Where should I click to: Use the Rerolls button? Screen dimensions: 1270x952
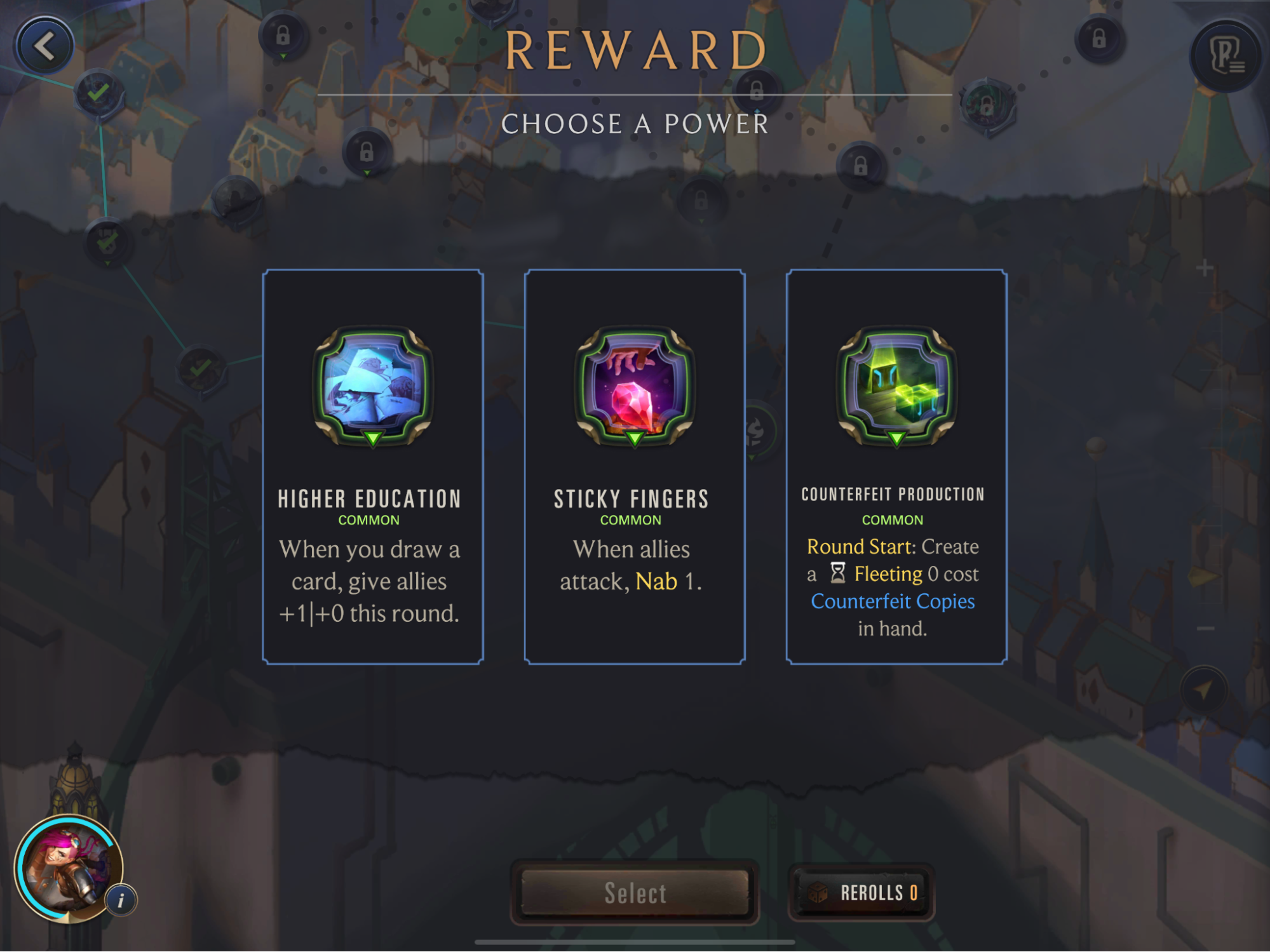pos(861,892)
